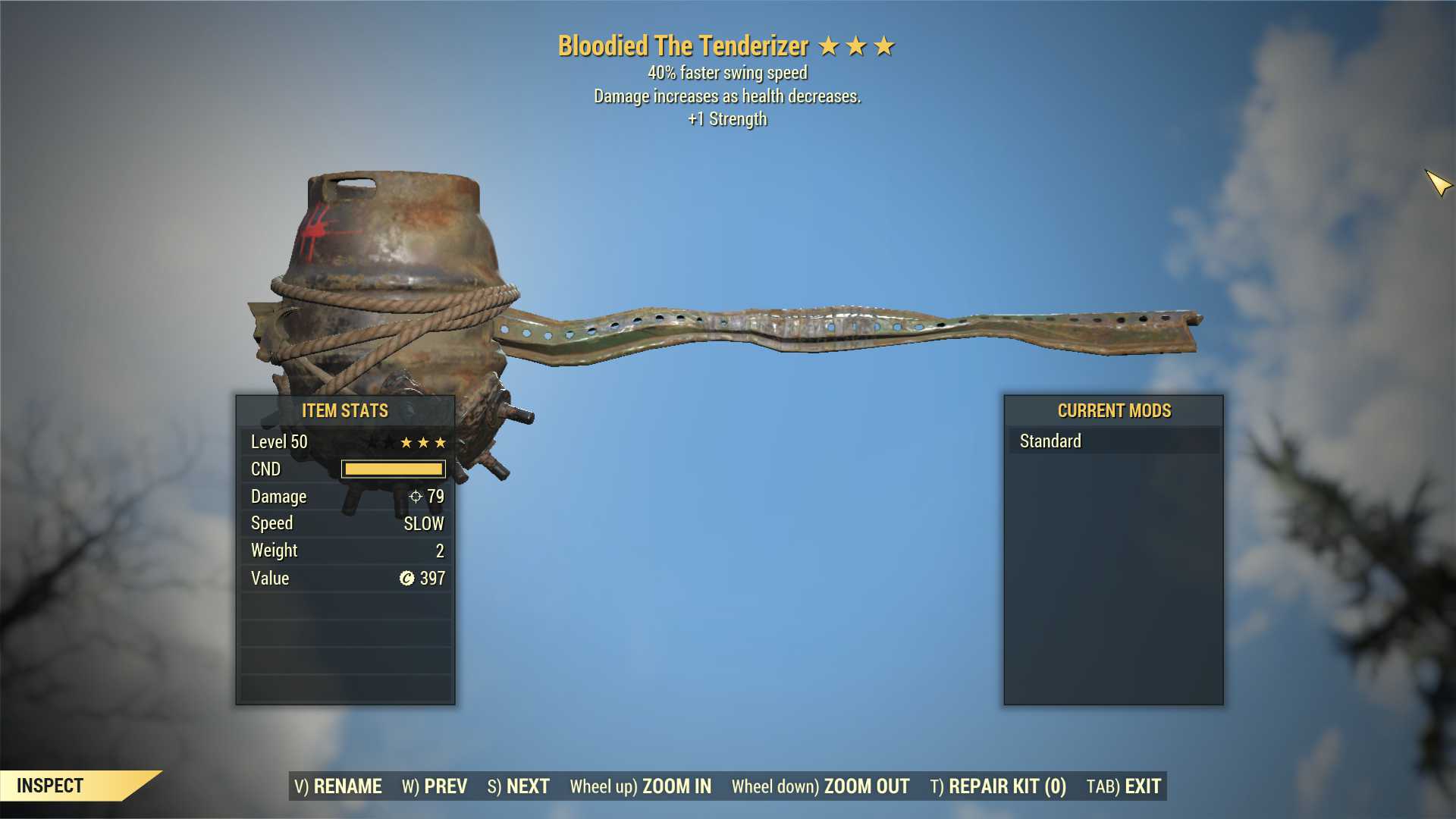The height and width of the screenshot is (819, 1456).
Task: Switch to PREV item
Action: coord(446,786)
